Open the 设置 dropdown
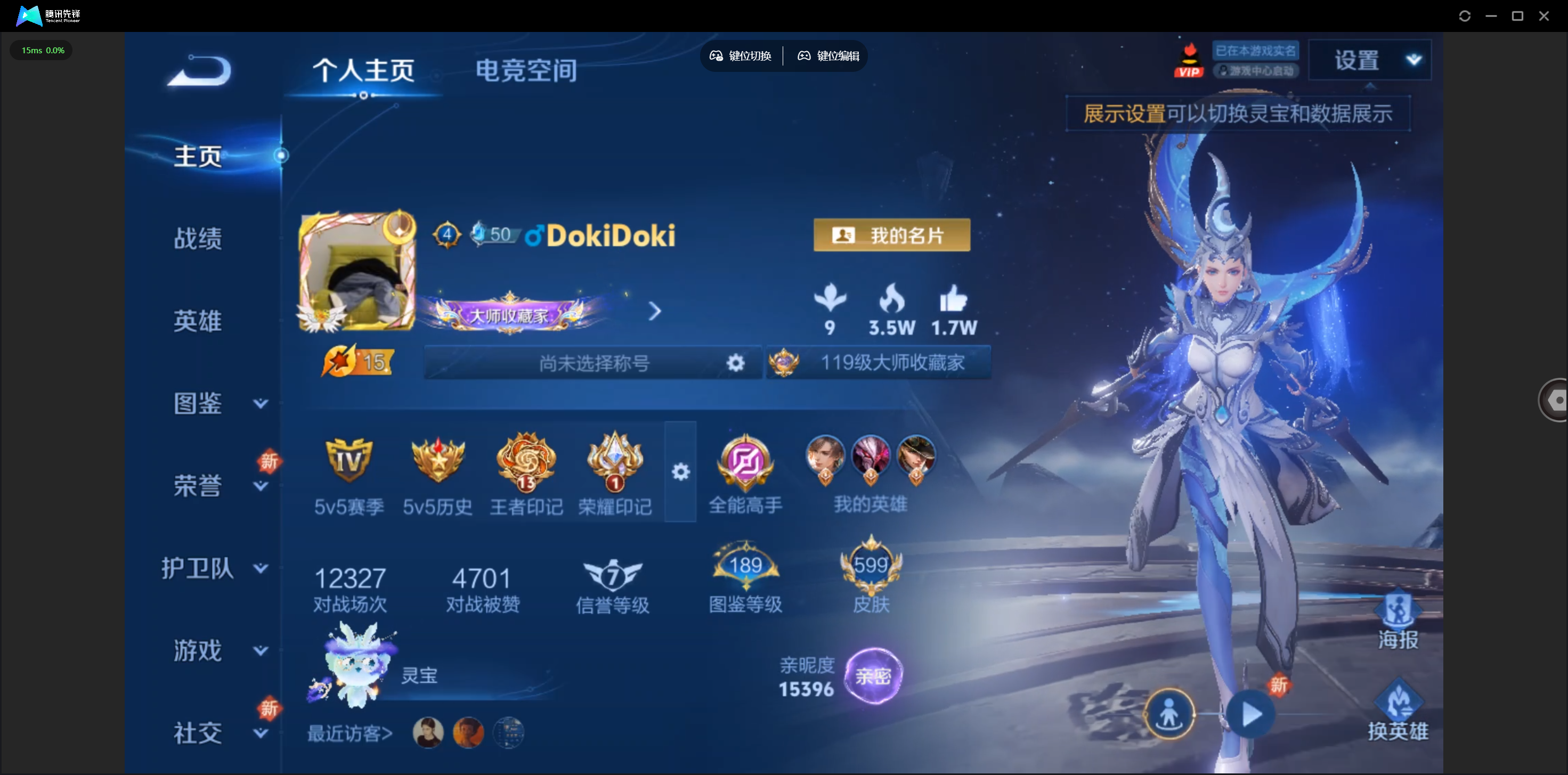The image size is (1568, 775). [1370, 60]
